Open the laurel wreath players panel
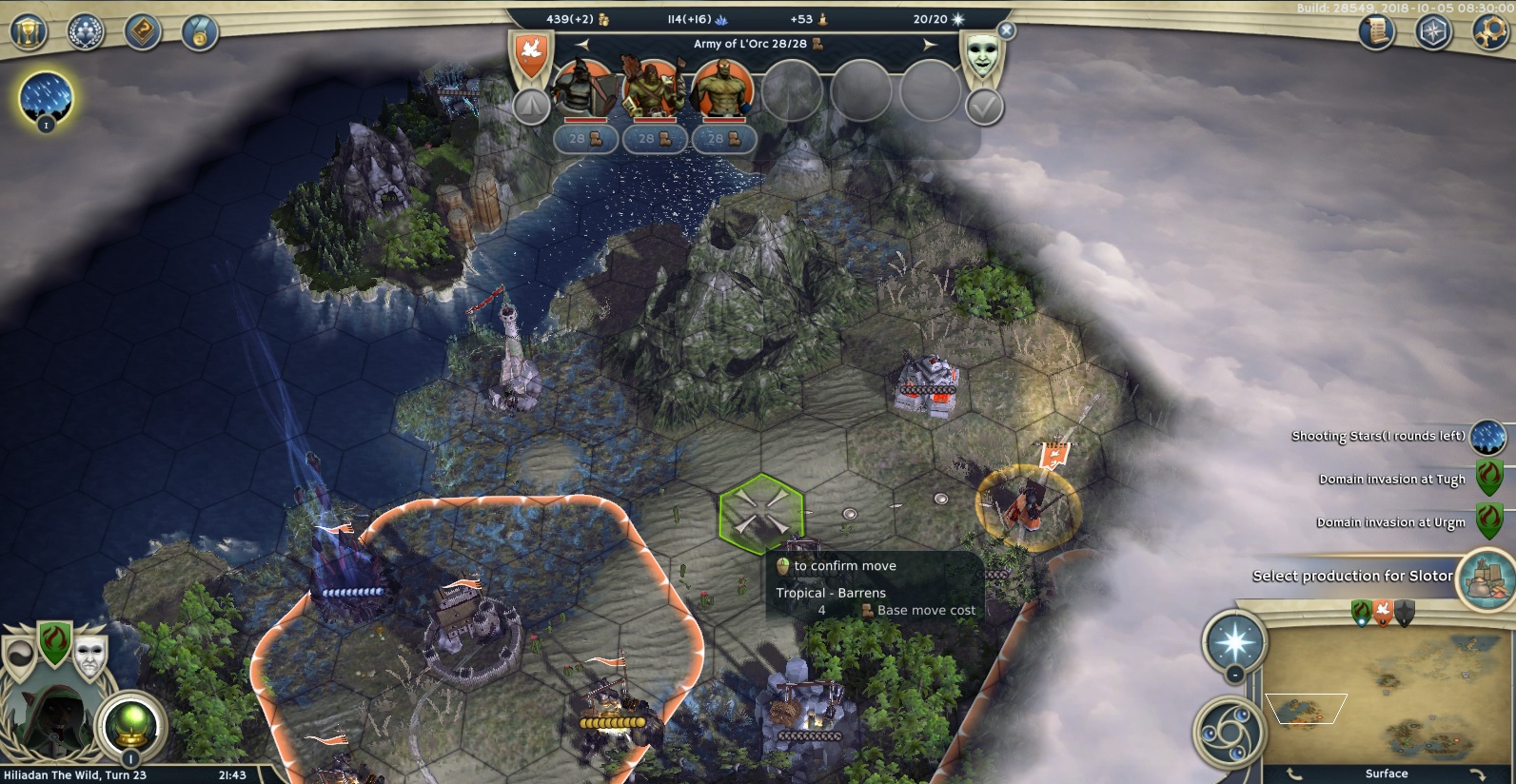Screen dimensions: 1516x784 (x=86, y=32)
